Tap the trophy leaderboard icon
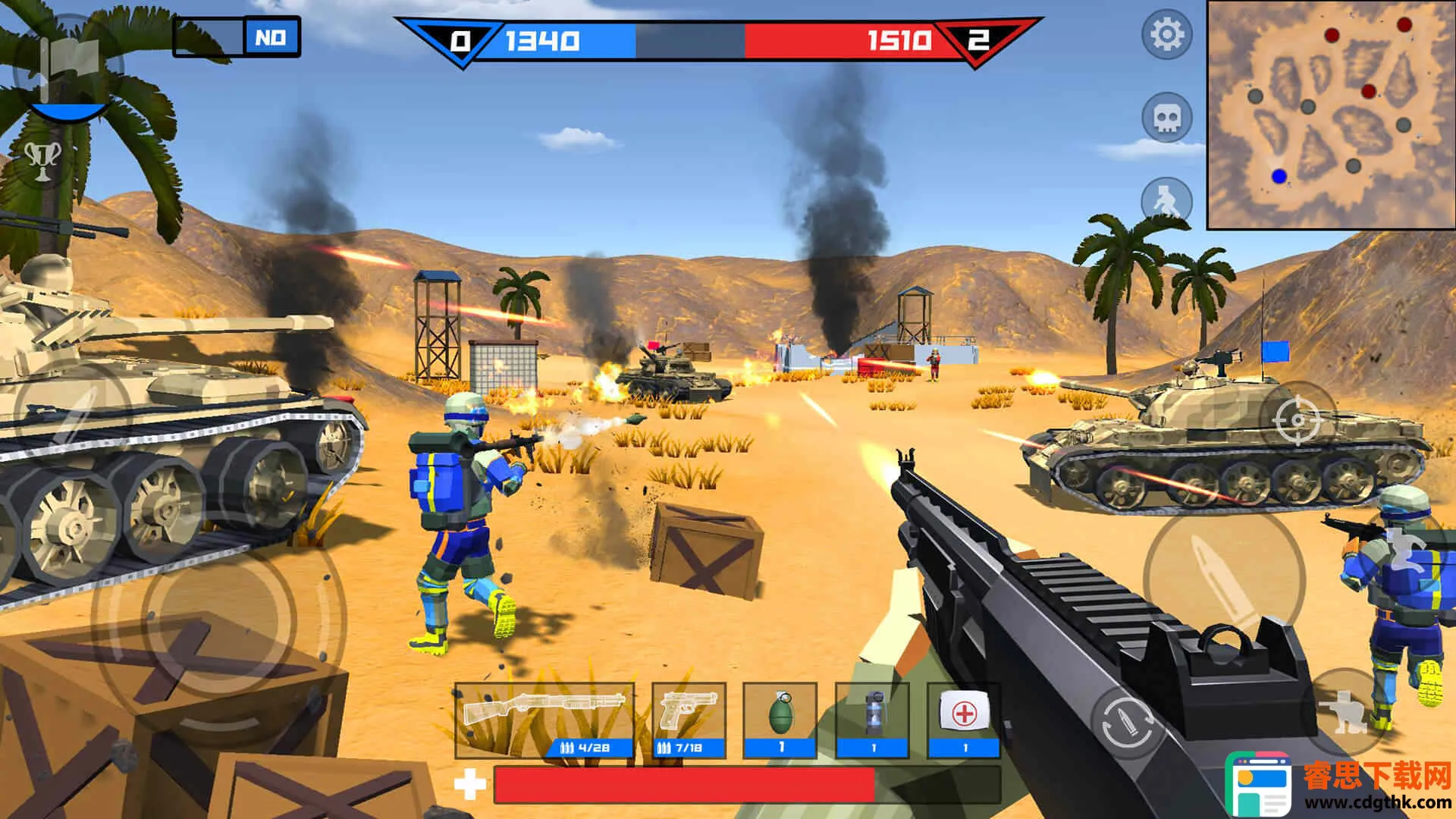 [43, 158]
